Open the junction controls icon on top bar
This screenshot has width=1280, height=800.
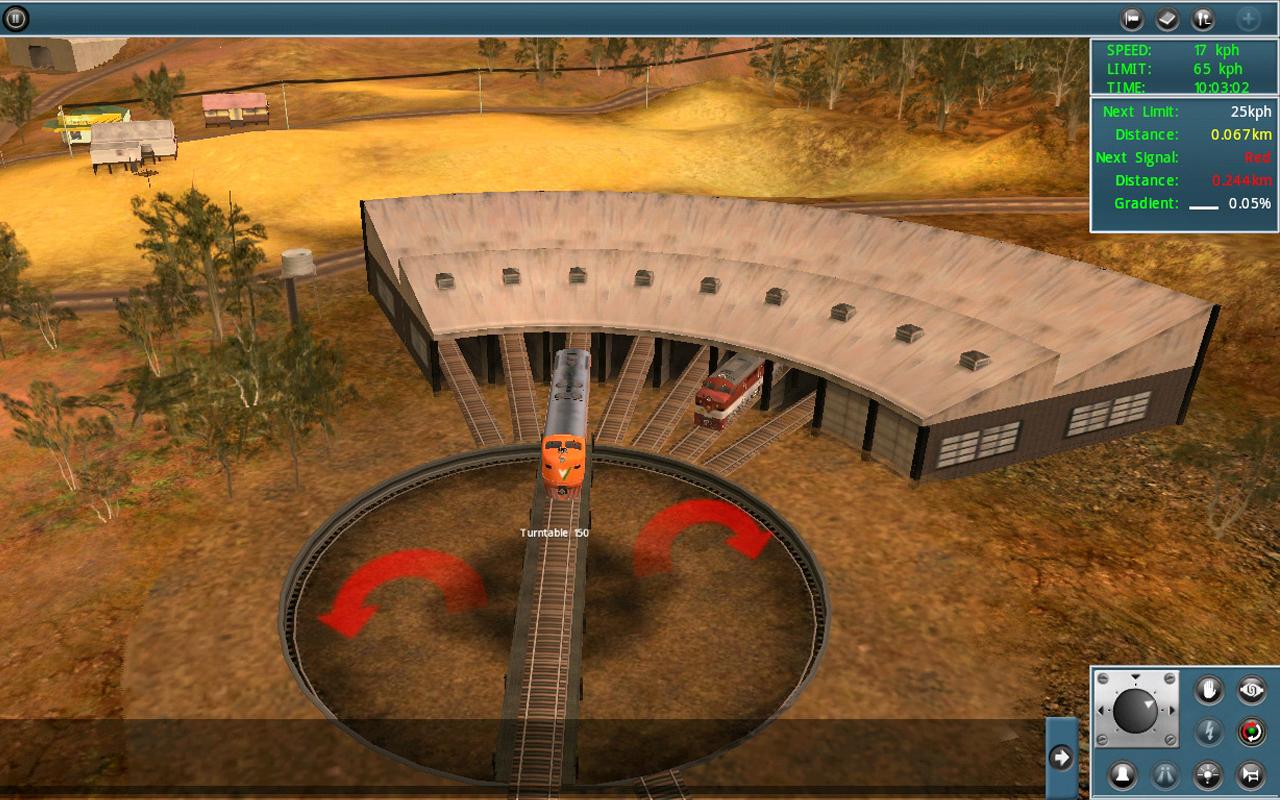[1201, 18]
